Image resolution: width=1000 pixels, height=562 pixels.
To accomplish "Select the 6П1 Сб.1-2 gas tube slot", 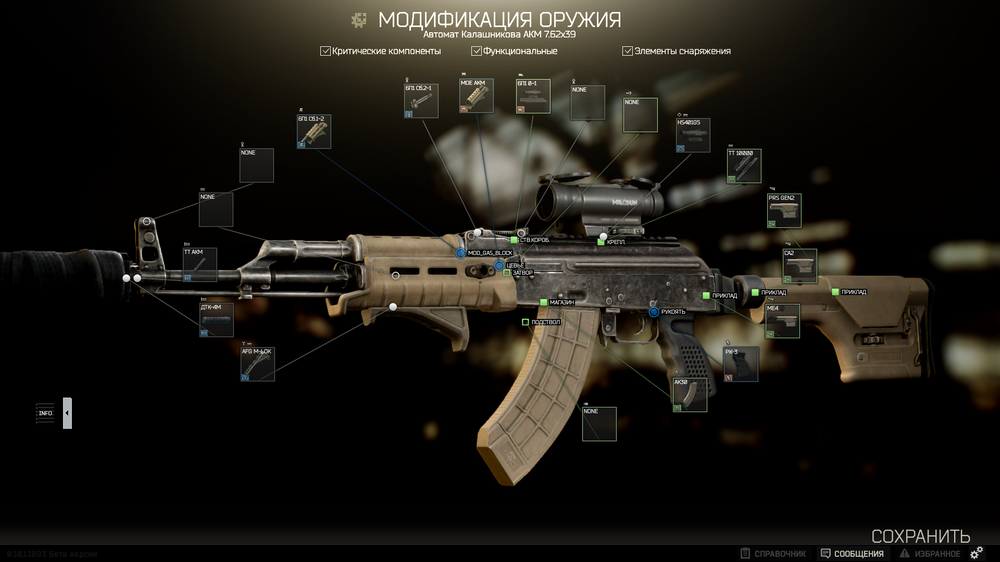I will [x=314, y=131].
